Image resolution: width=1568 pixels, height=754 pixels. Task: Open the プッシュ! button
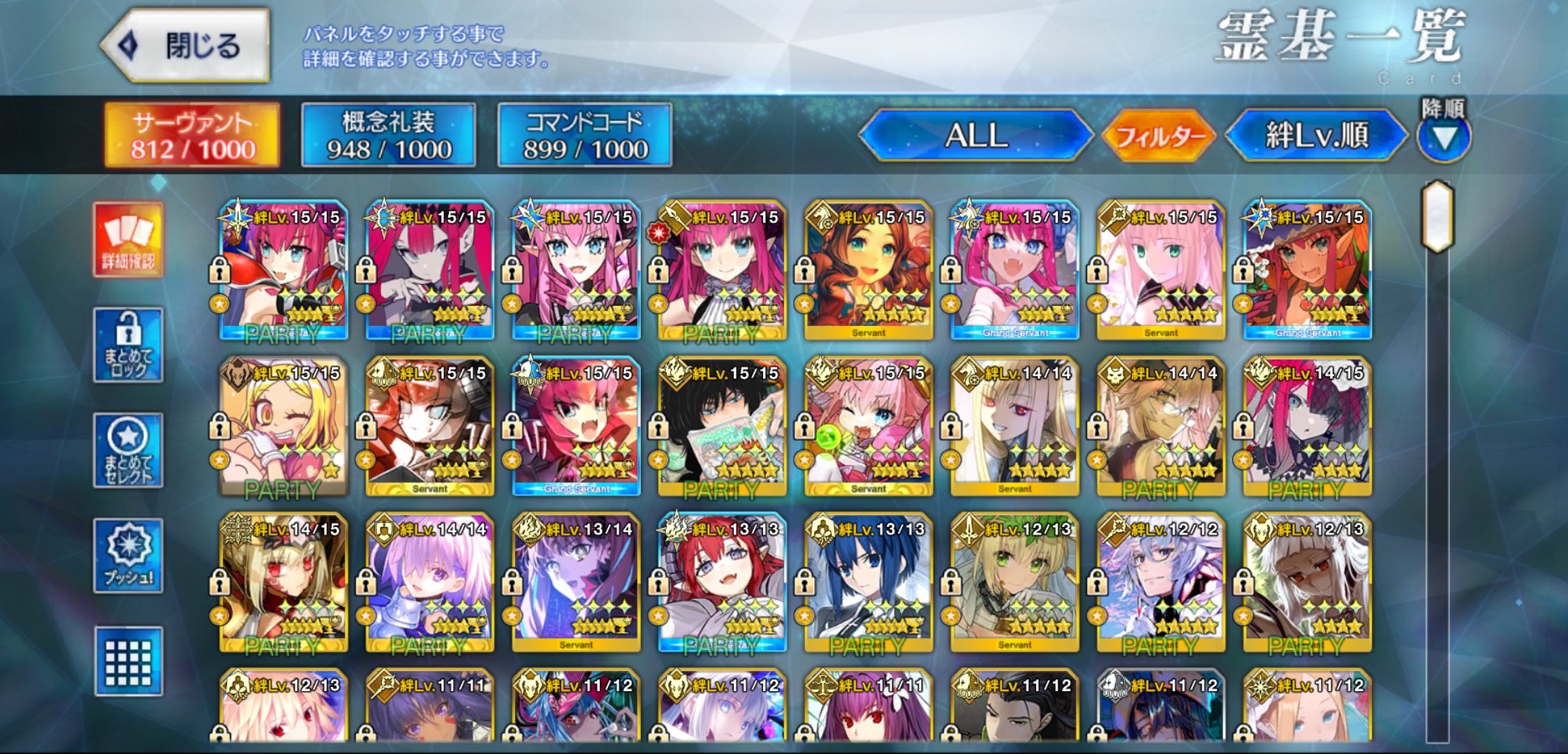[128, 556]
